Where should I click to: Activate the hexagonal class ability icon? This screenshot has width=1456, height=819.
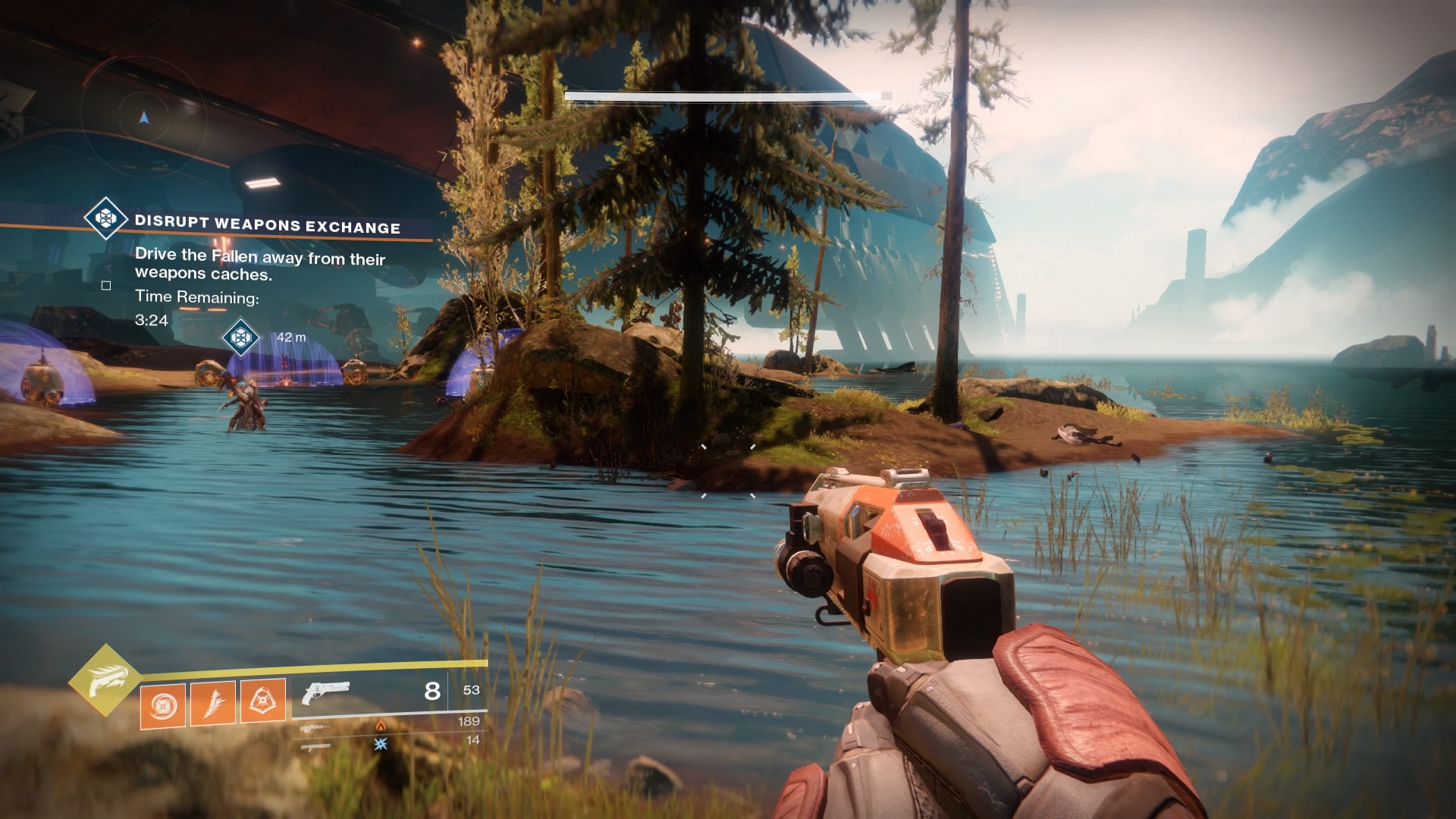263,701
